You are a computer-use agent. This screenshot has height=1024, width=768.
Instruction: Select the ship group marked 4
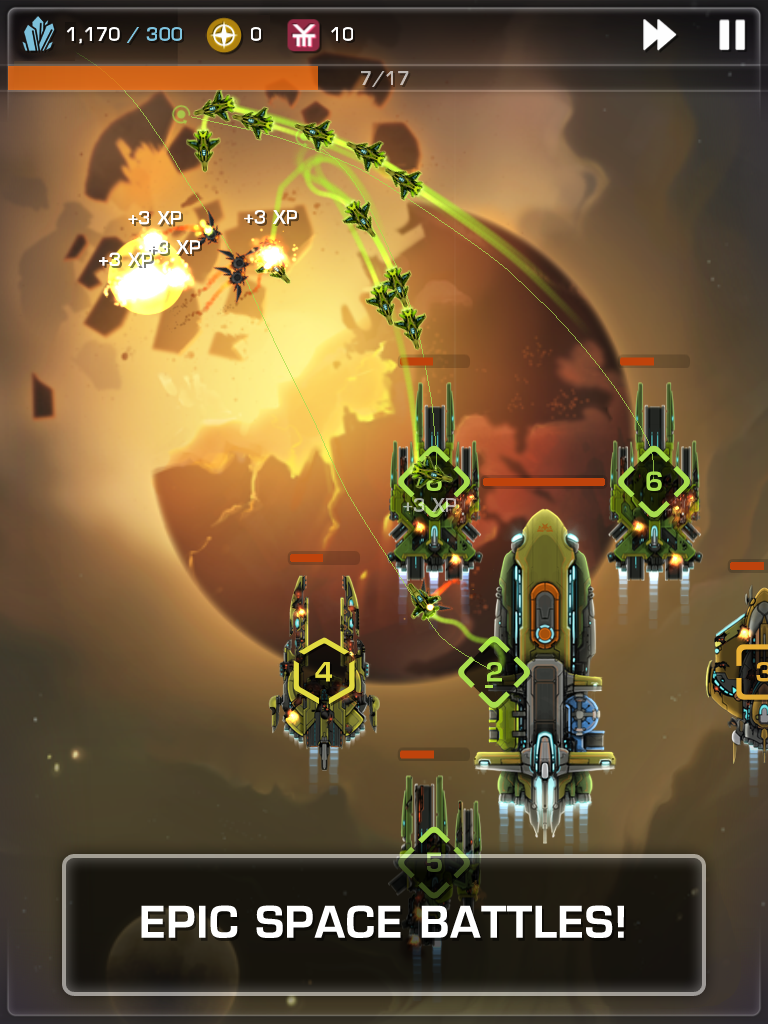pos(323,671)
